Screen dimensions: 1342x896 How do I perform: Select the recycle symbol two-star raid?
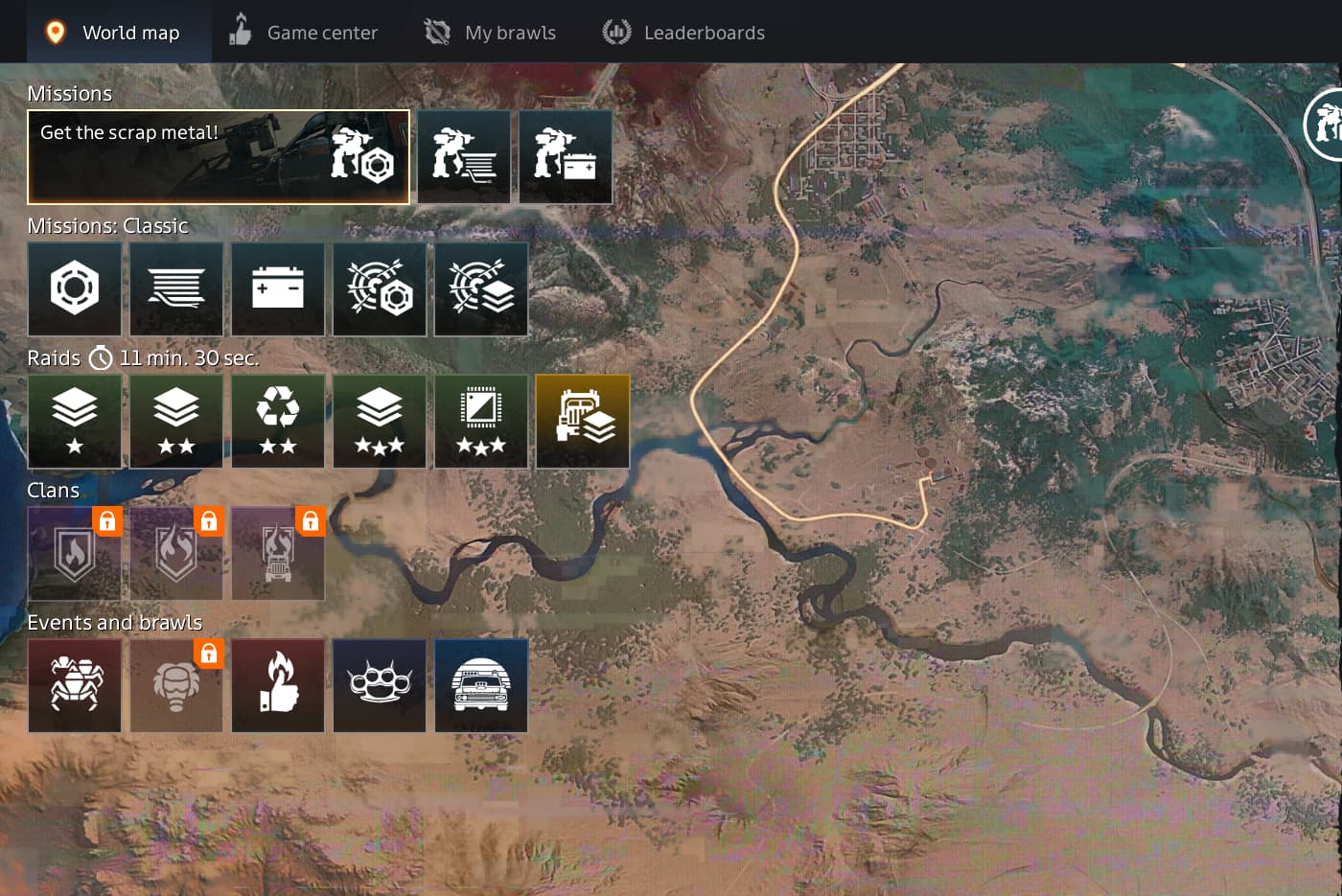[x=278, y=421]
